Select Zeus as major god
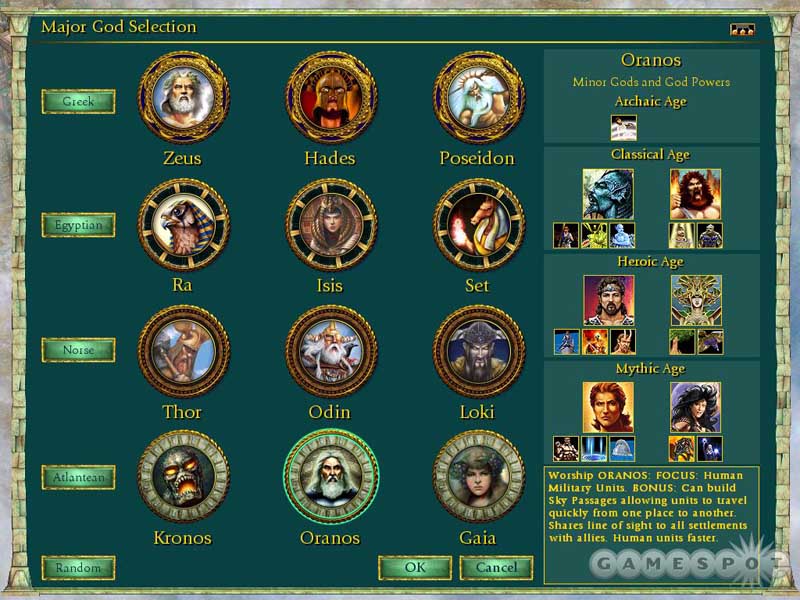This screenshot has height=600, width=800. (183, 97)
